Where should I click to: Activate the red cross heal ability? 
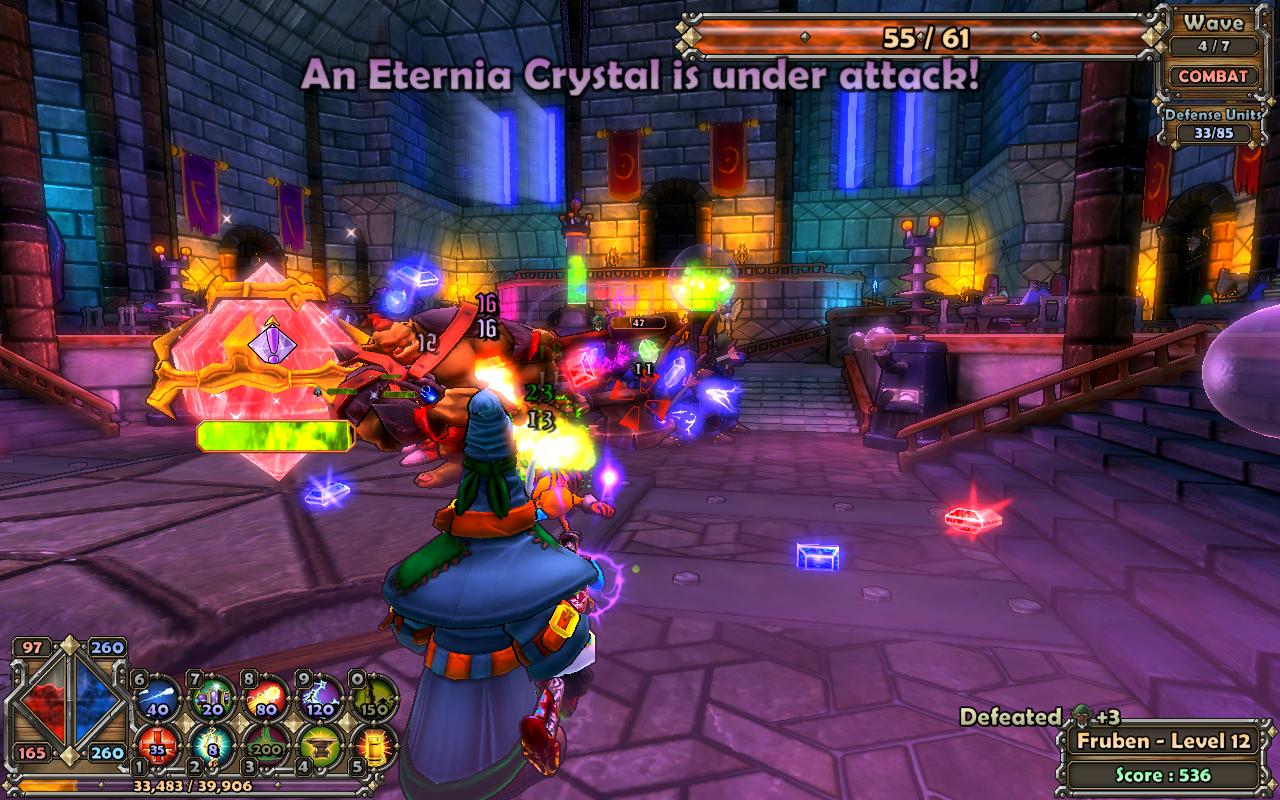(158, 746)
